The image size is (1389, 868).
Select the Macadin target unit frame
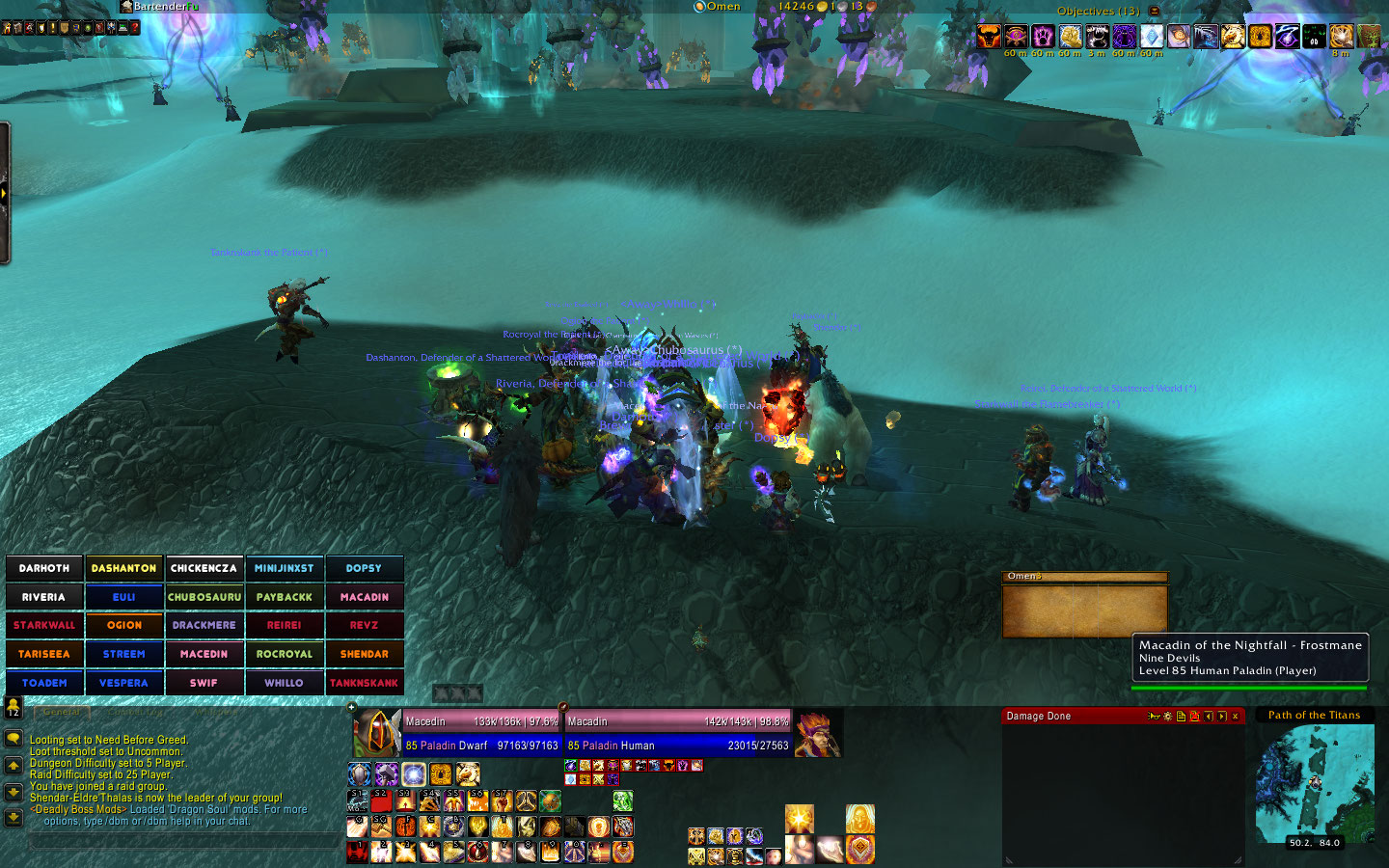pyautogui.click(x=677, y=733)
